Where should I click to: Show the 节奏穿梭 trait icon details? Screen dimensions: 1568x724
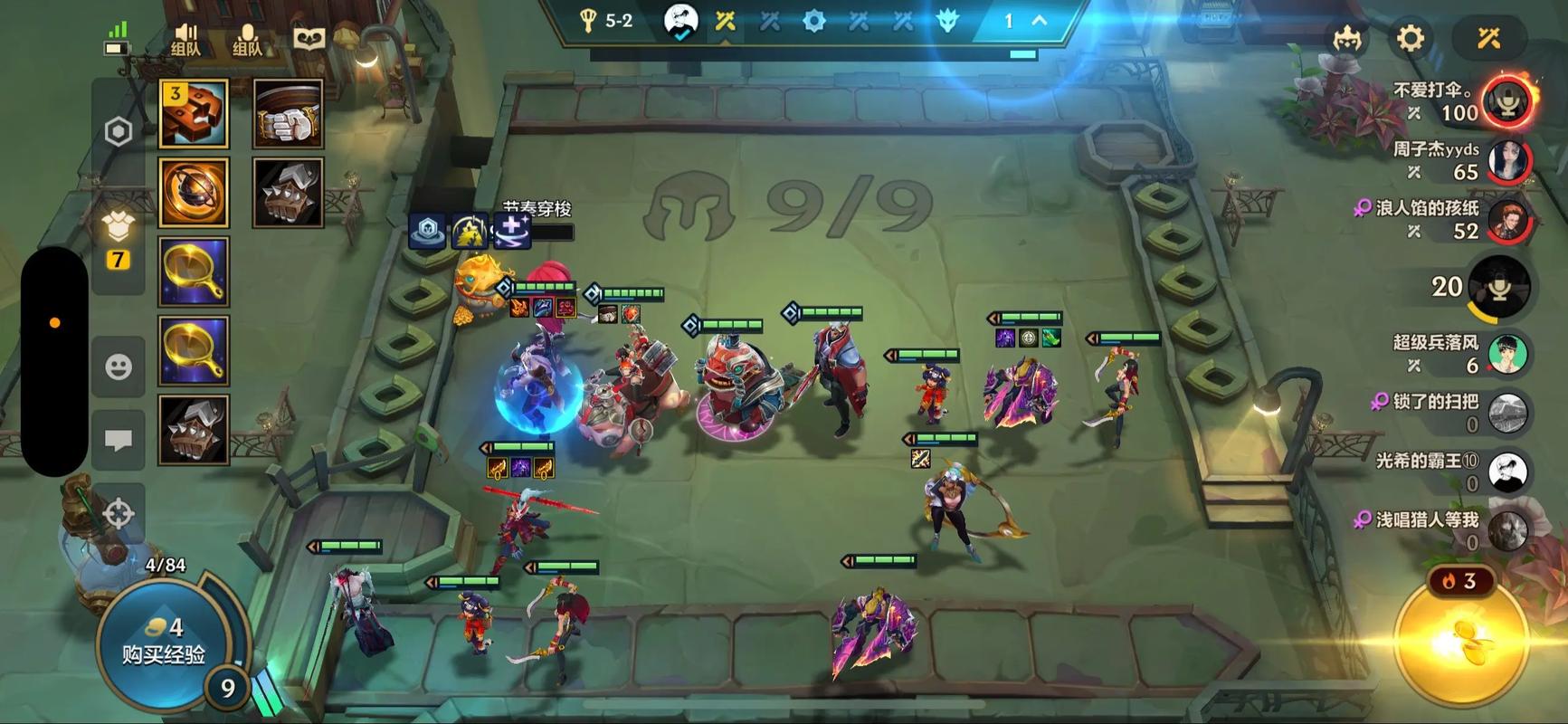[513, 231]
